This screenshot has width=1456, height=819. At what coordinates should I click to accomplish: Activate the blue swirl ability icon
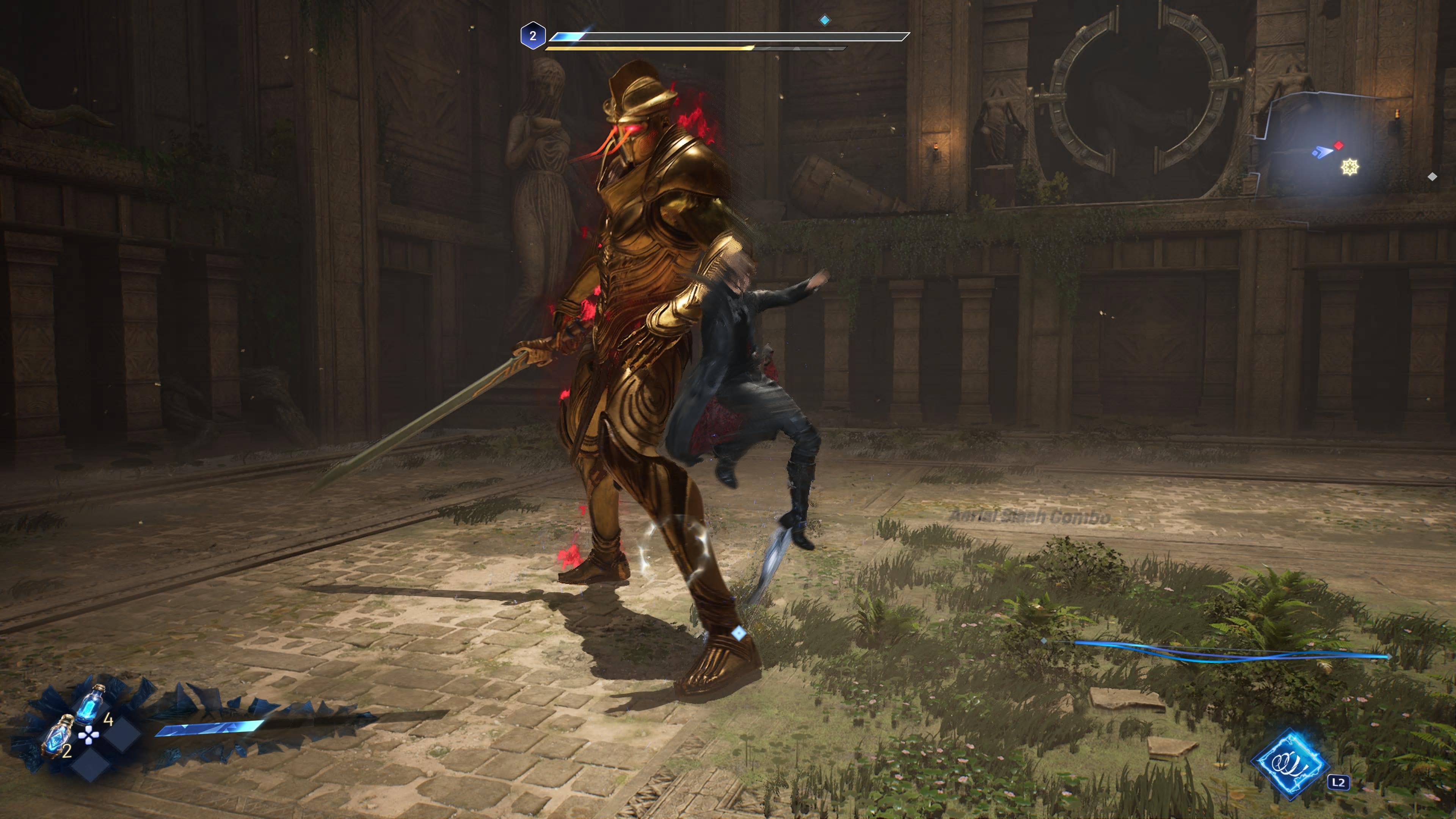coord(1290,763)
